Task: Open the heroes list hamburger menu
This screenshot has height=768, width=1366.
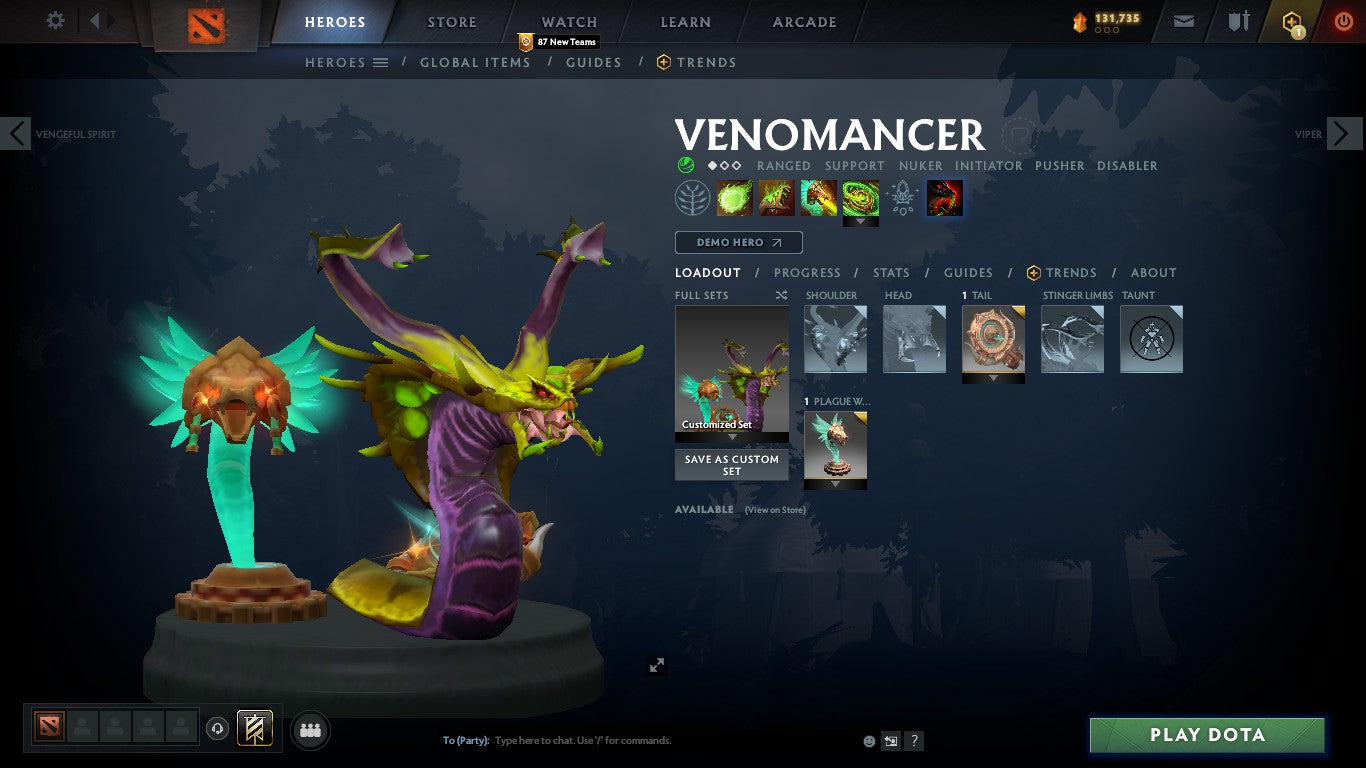Action: tap(381, 62)
